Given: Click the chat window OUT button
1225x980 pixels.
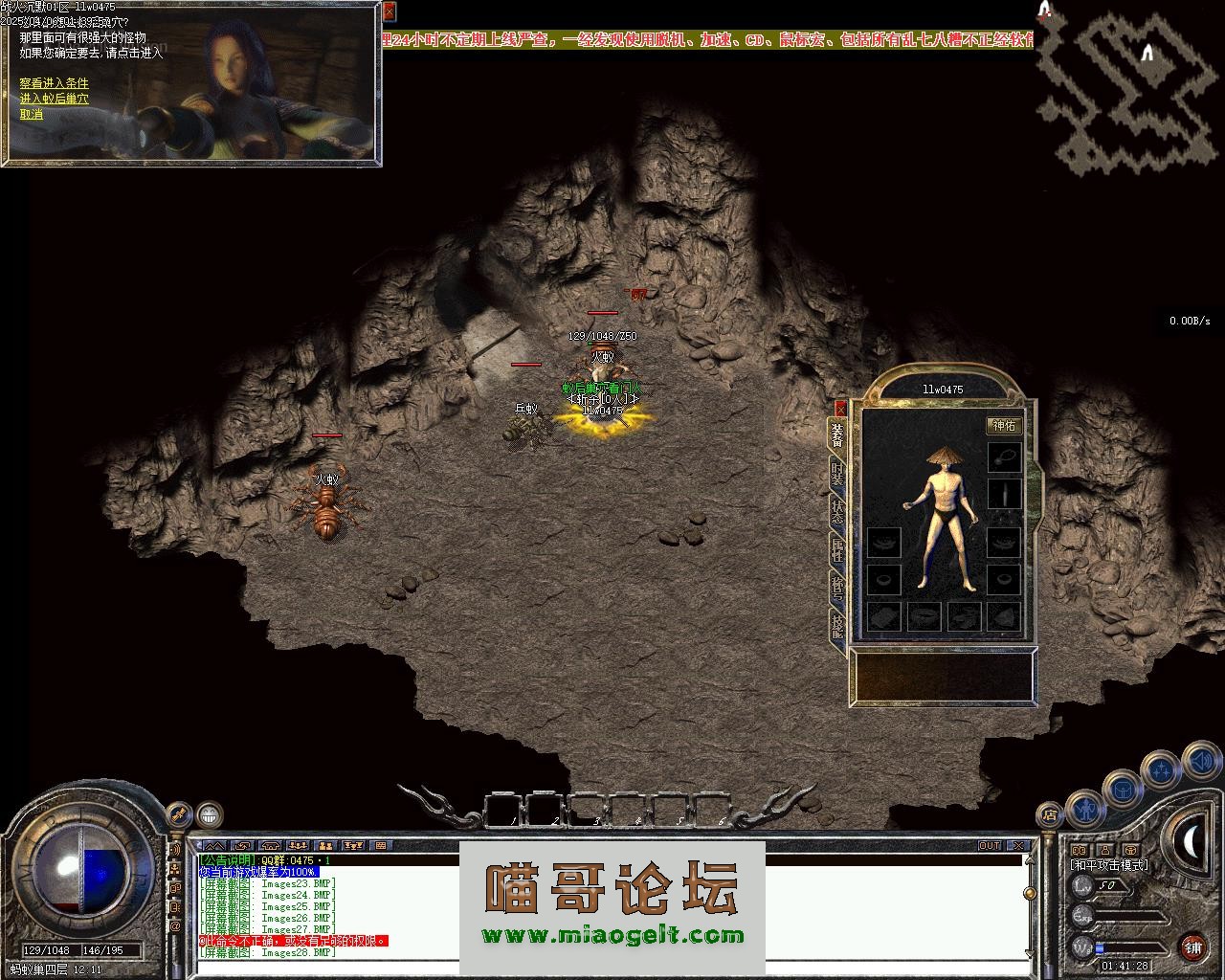Looking at the screenshot, I should [x=989, y=846].
